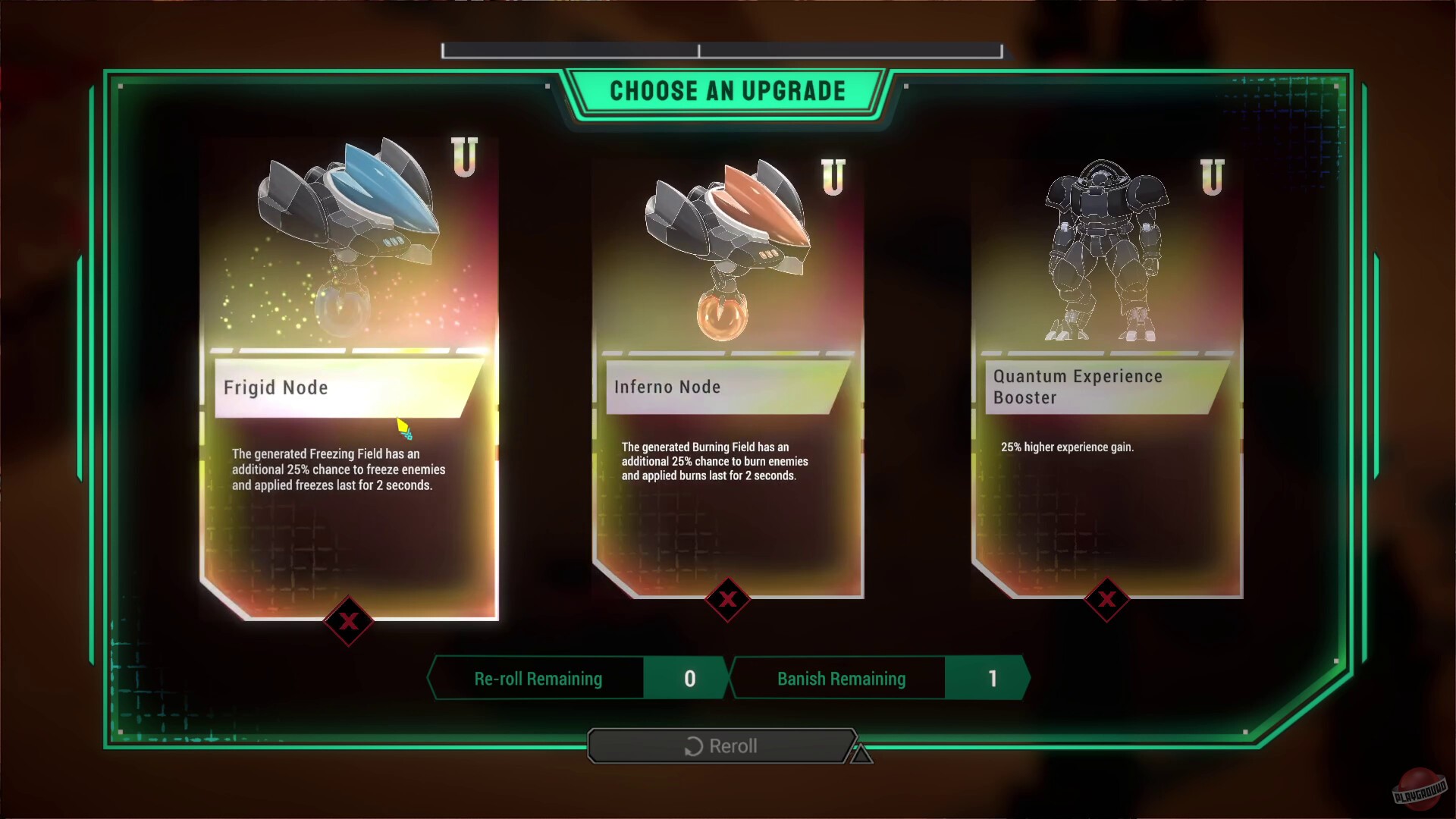
Task: Click the circular reroll arrow icon
Action: tap(692, 745)
